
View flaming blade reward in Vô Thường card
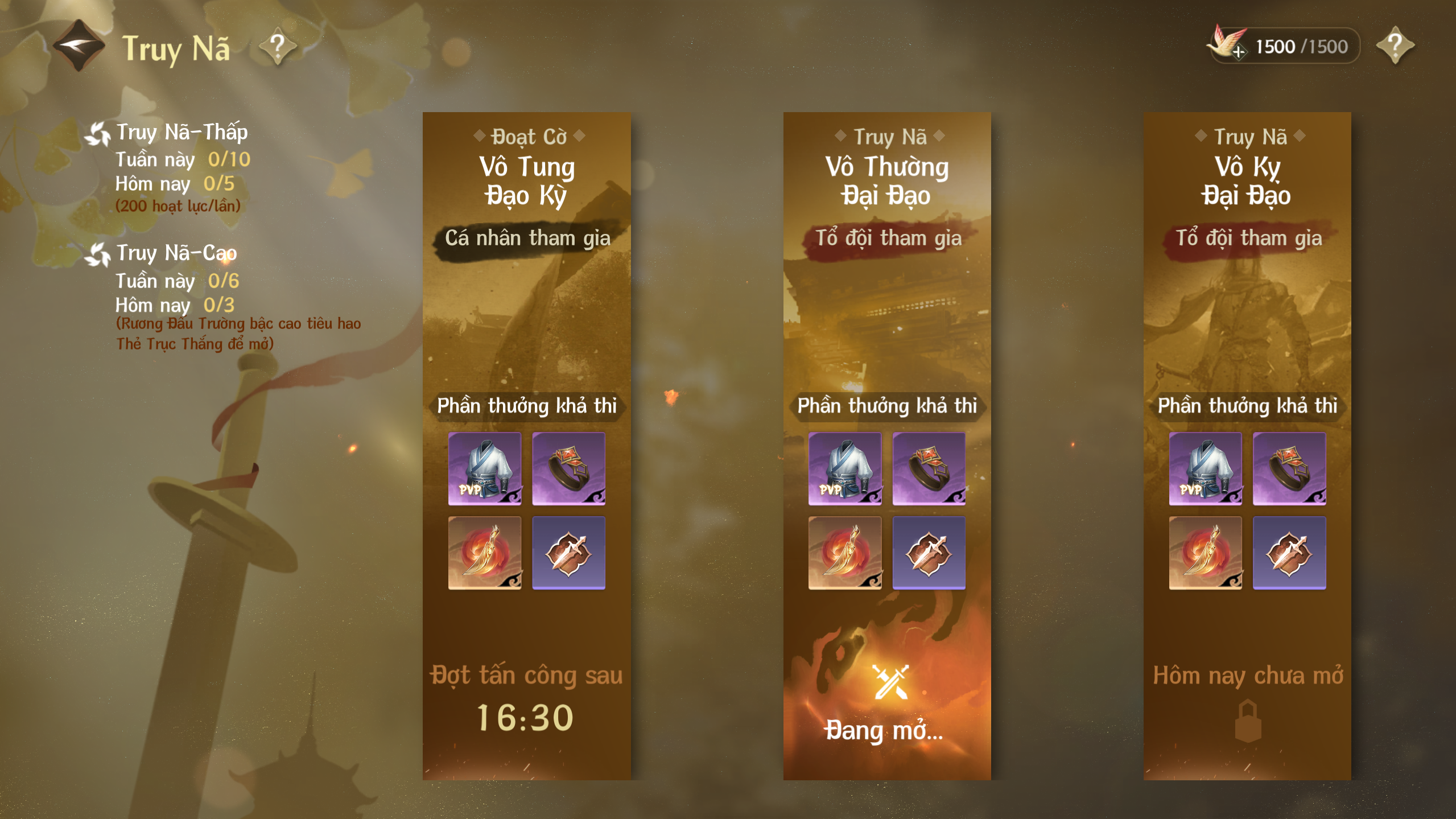point(845,553)
